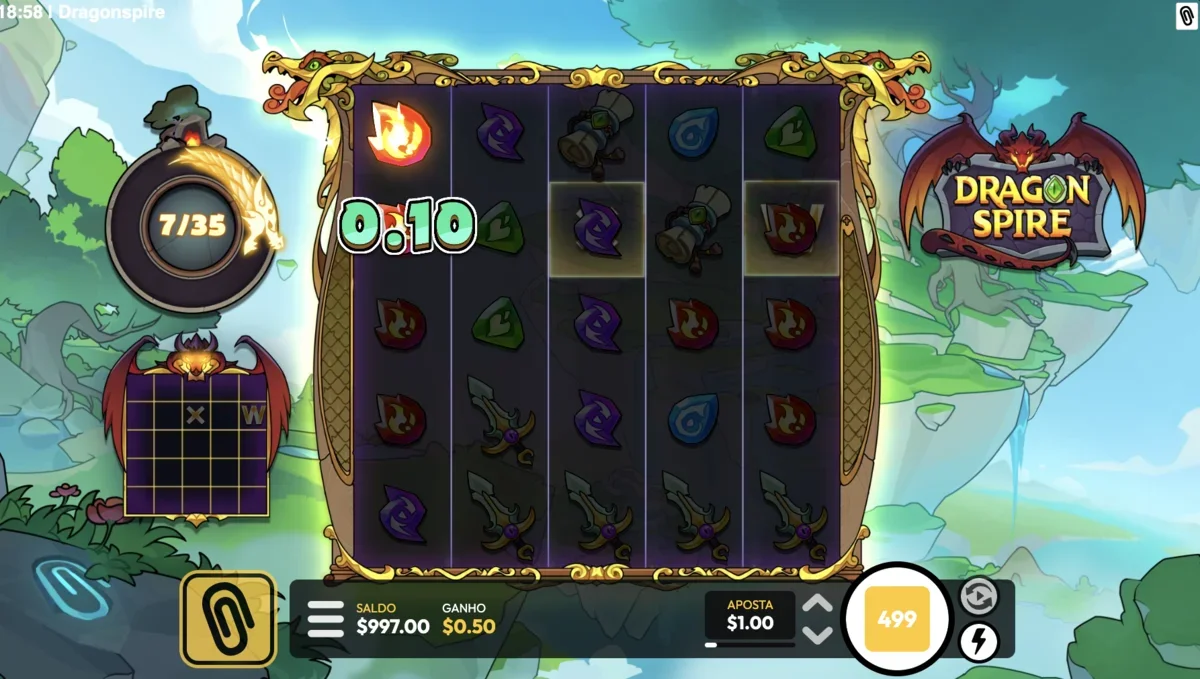
Task: Increase the bet with the up arrow
Action: (x=818, y=604)
